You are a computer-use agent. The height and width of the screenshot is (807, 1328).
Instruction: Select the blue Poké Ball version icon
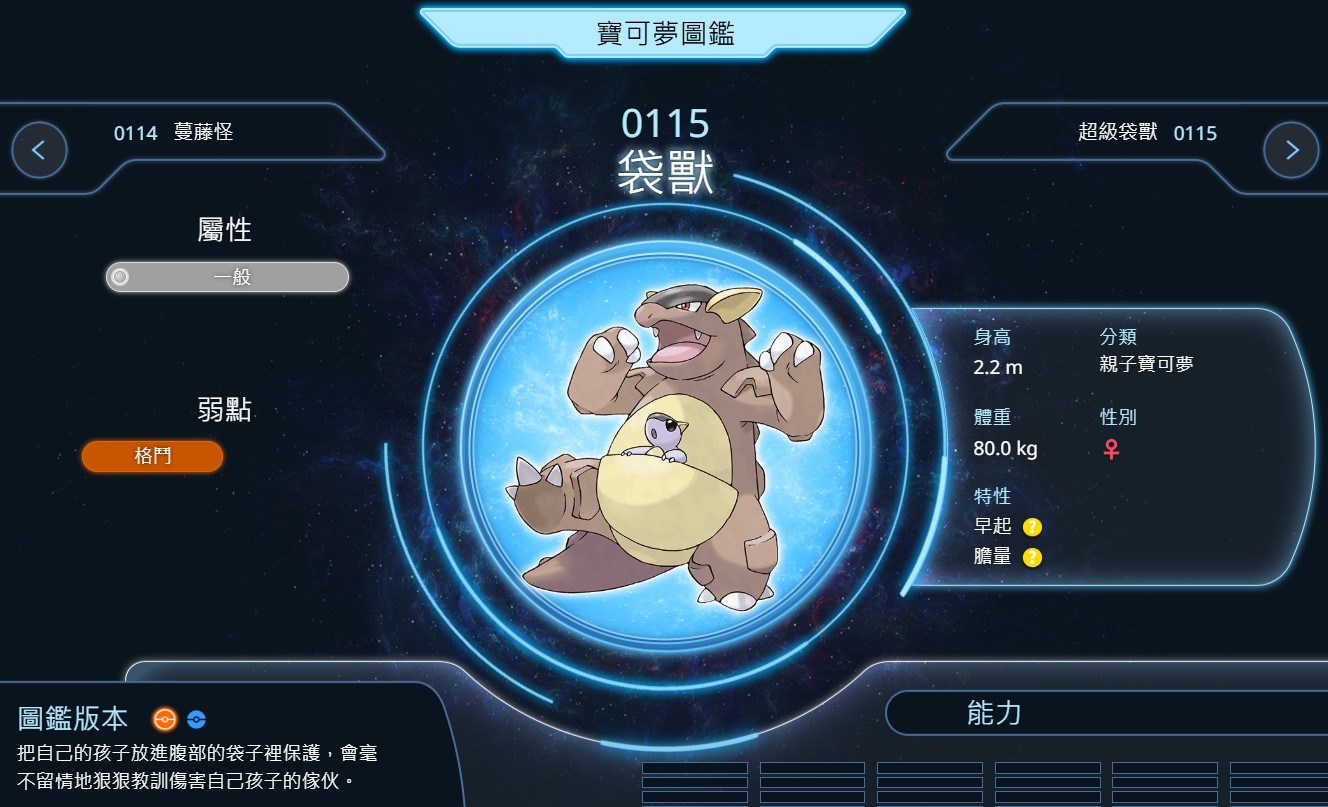click(x=196, y=719)
